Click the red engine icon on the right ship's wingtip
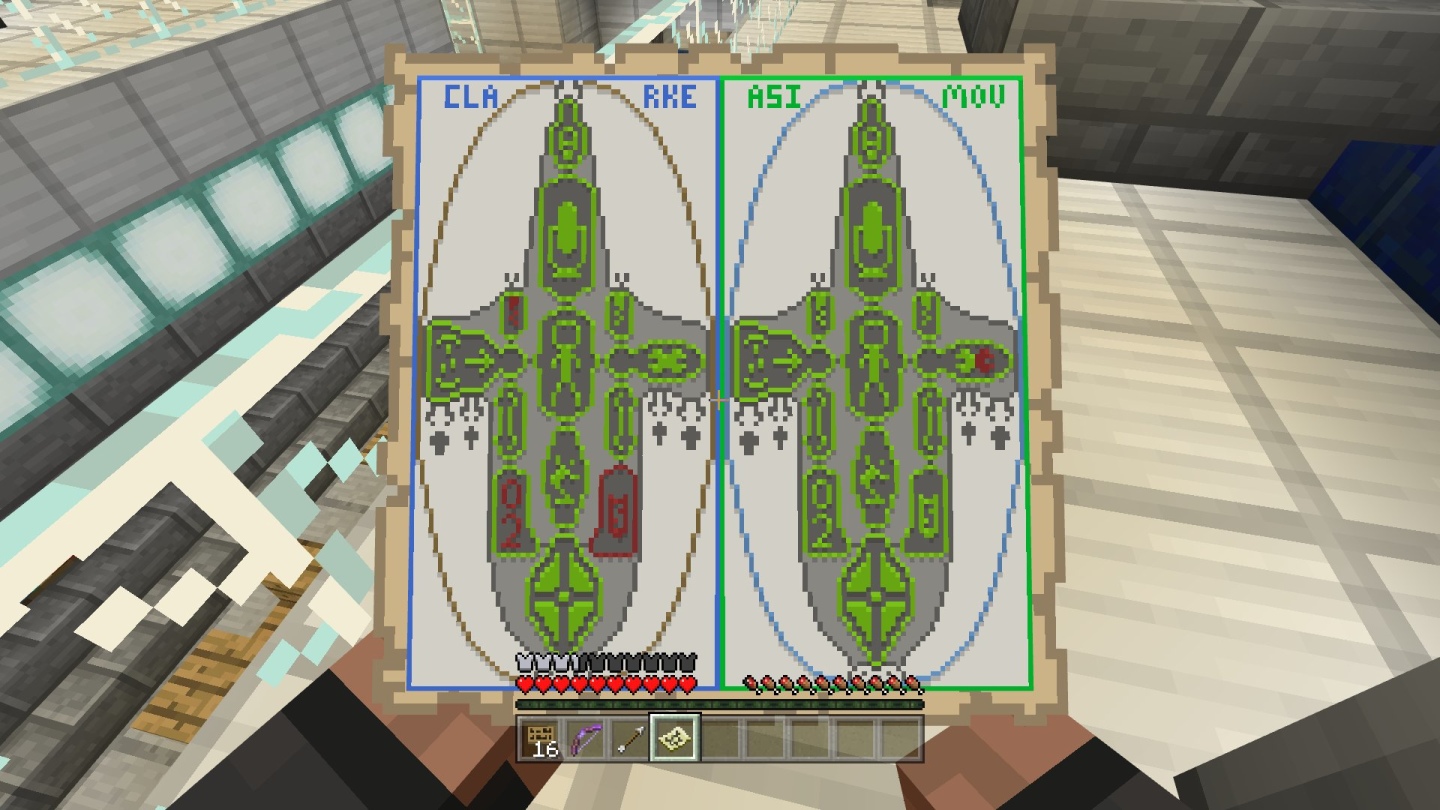 [985, 360]
